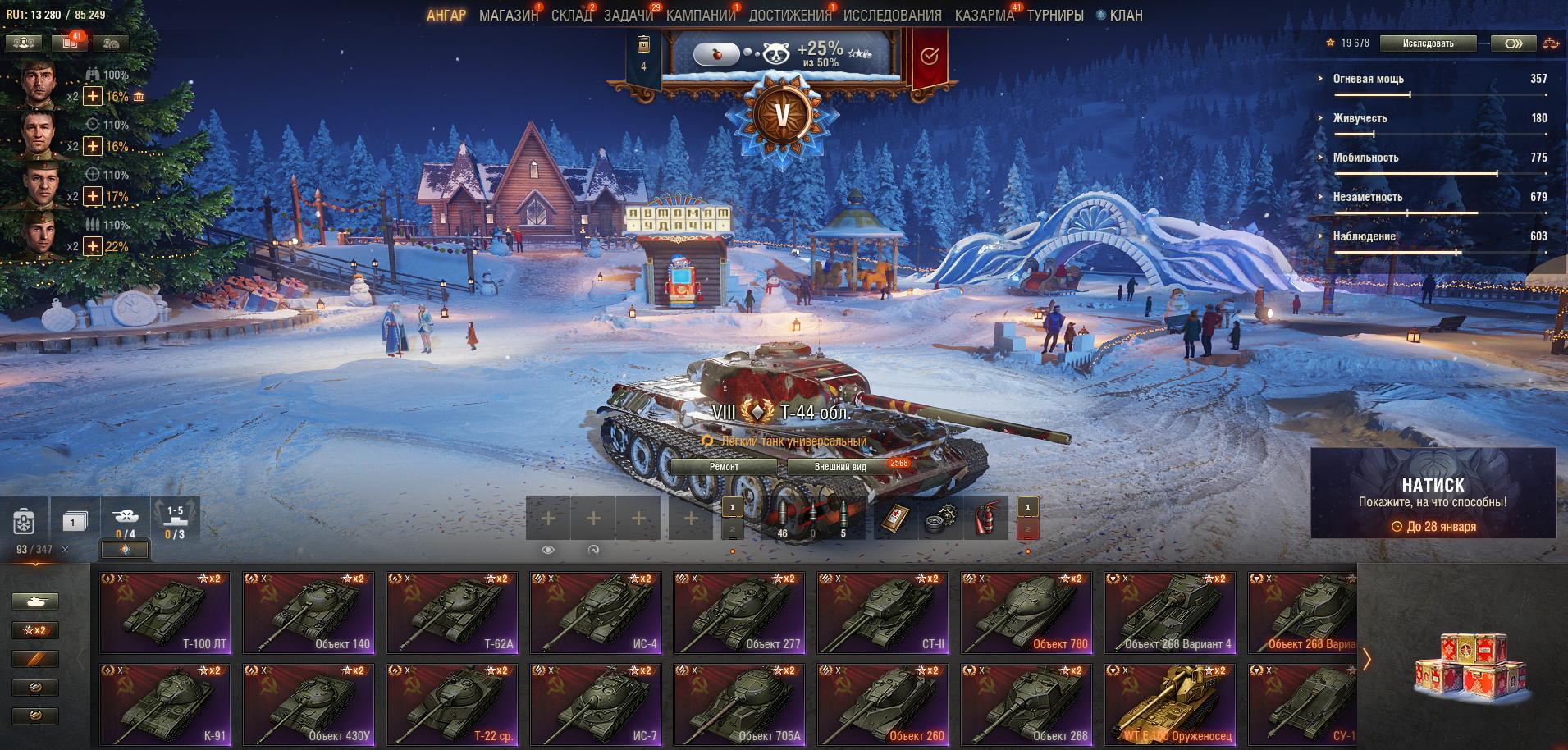
Task: Select the Т-100 ЛТ tank card
Action: point(165,612)
